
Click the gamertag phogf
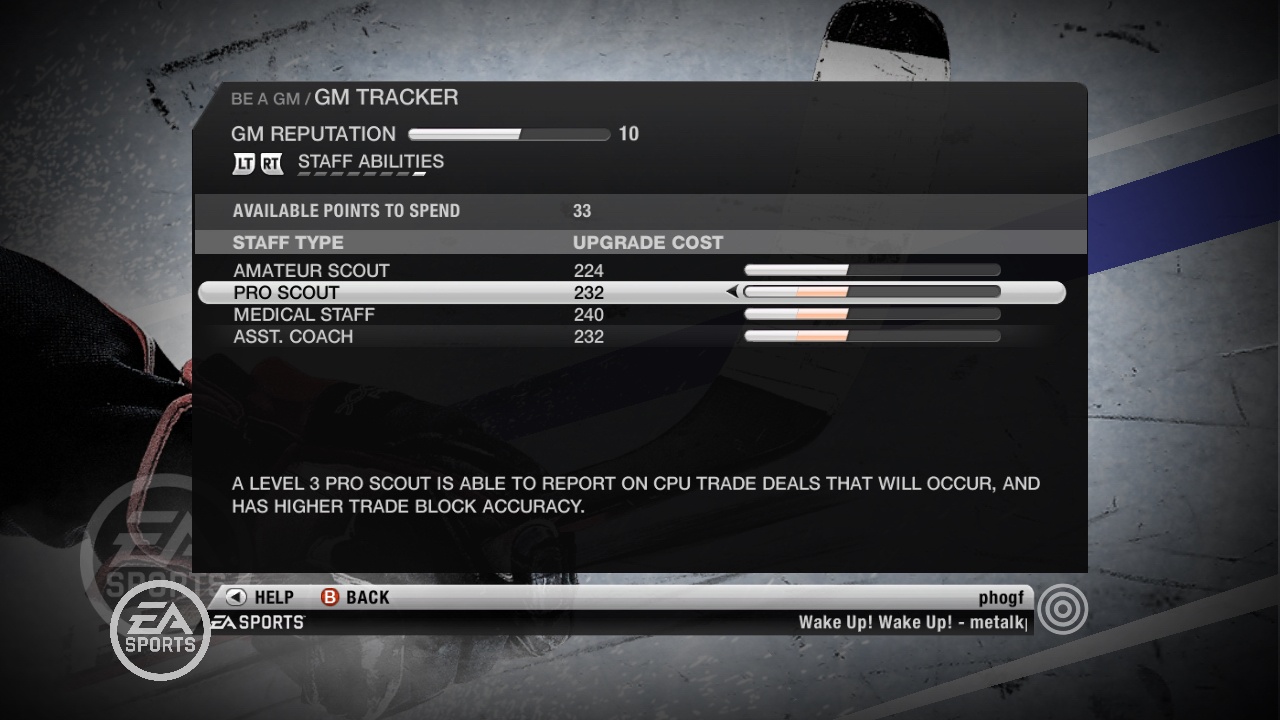1001,597
